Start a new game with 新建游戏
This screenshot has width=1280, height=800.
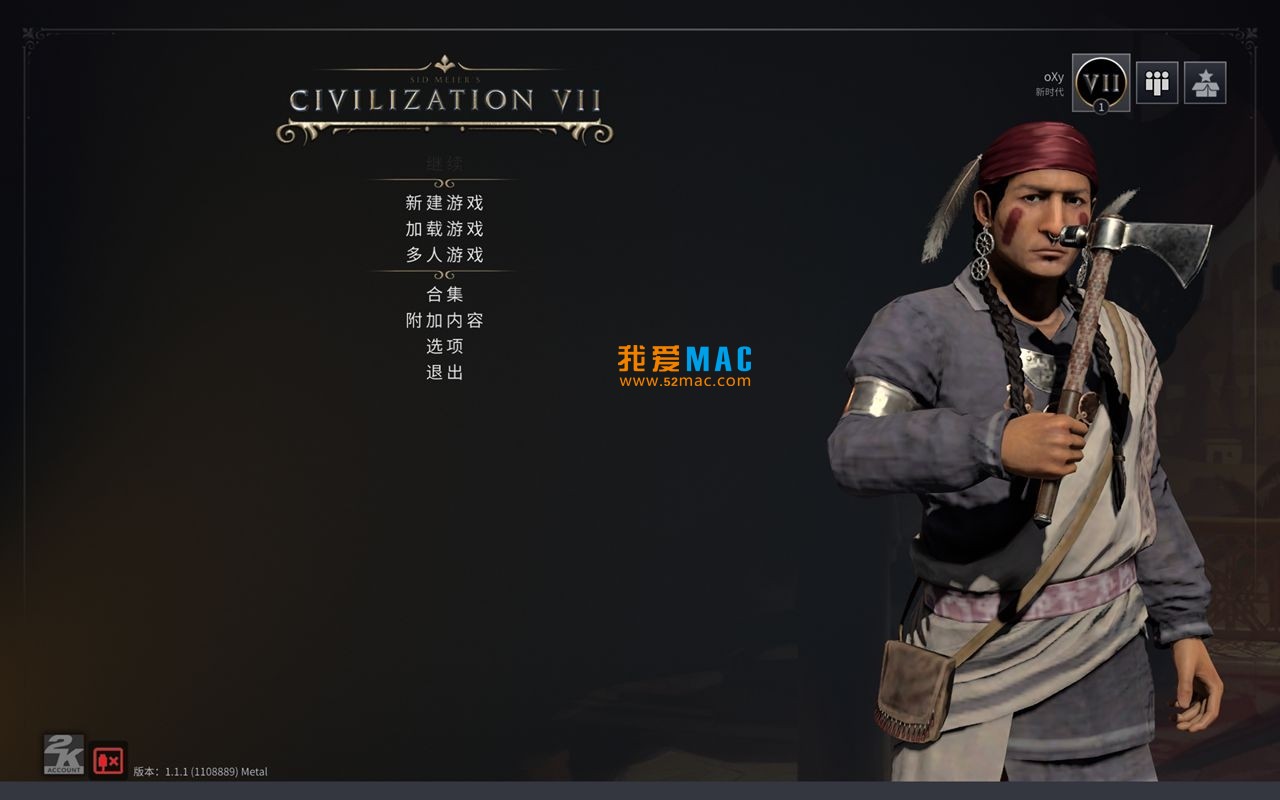[x=444, y=203]
